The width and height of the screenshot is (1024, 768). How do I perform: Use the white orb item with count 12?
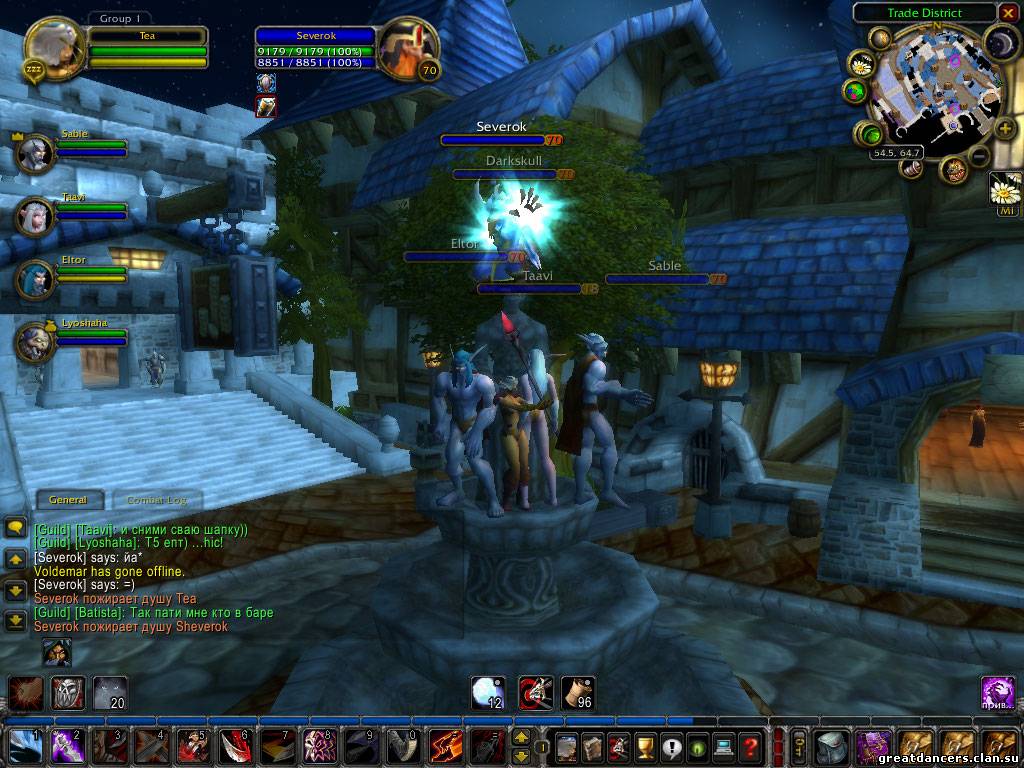[x=488, y=693]
